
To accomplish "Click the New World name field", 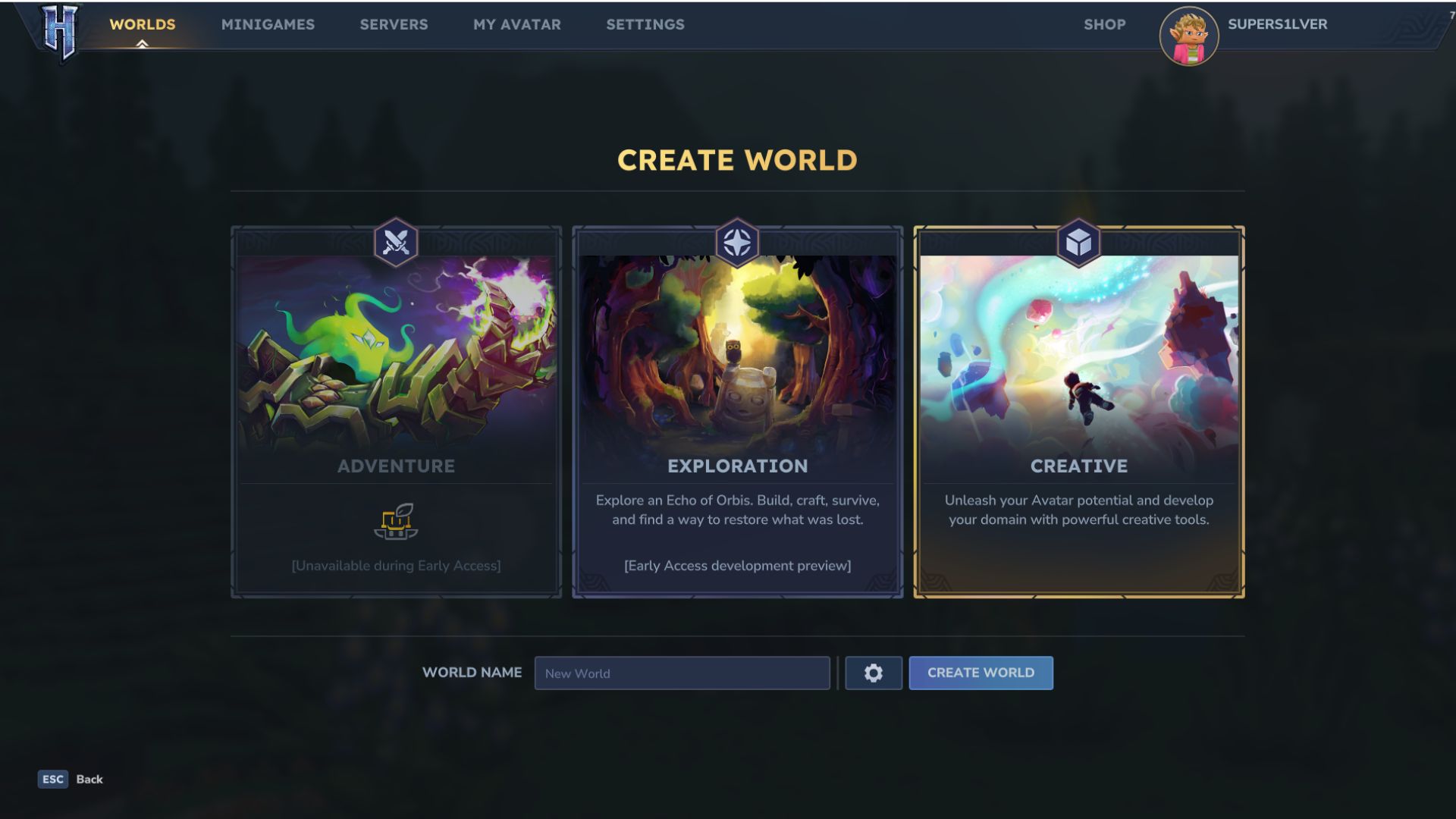I will coord(681,673).
